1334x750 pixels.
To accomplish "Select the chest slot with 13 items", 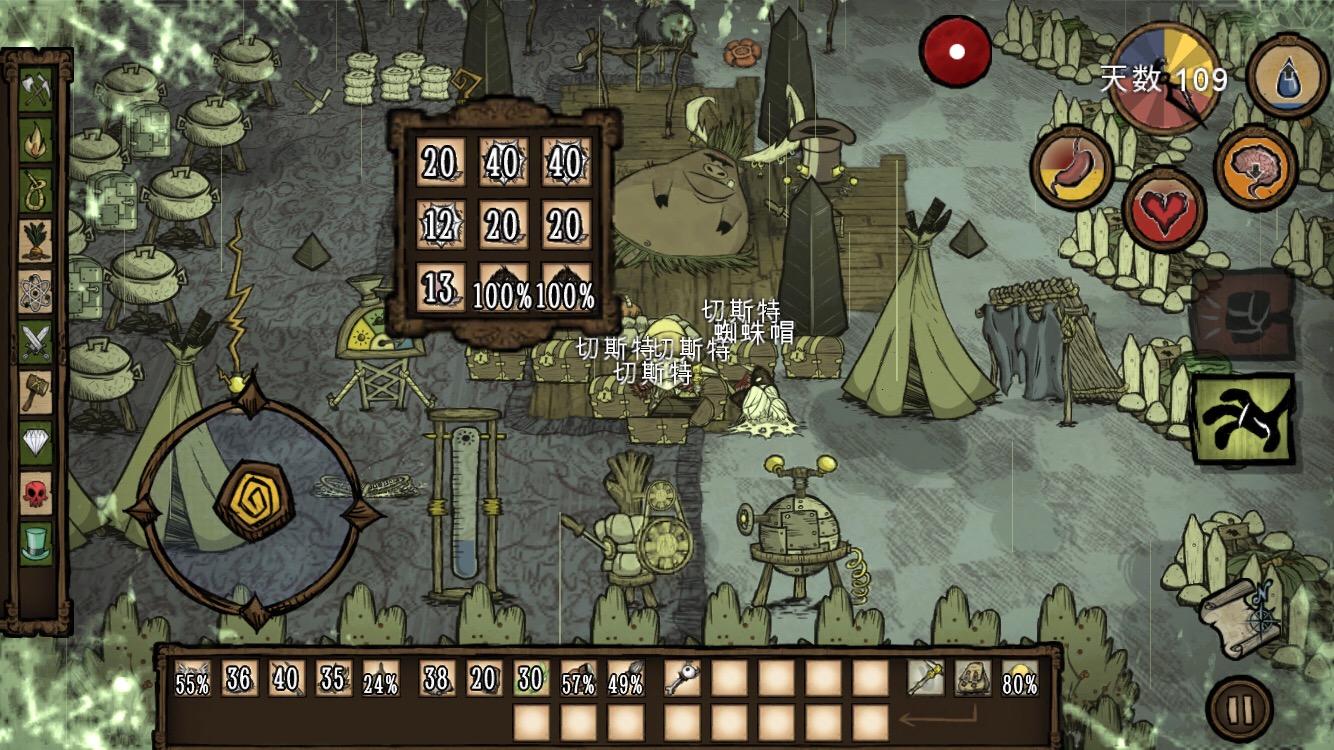I will (438, 289).
